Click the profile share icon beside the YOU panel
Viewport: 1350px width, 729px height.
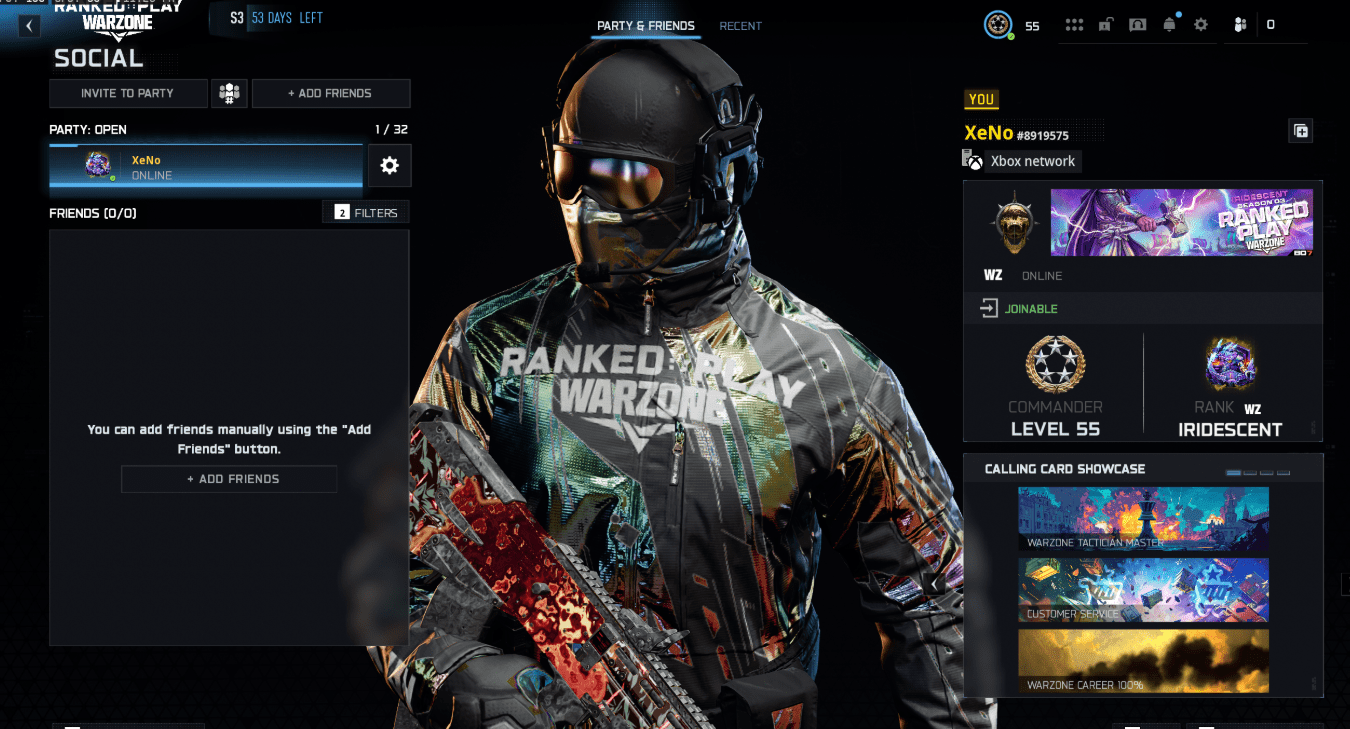pyautogui.click(x=1301, y=130)
